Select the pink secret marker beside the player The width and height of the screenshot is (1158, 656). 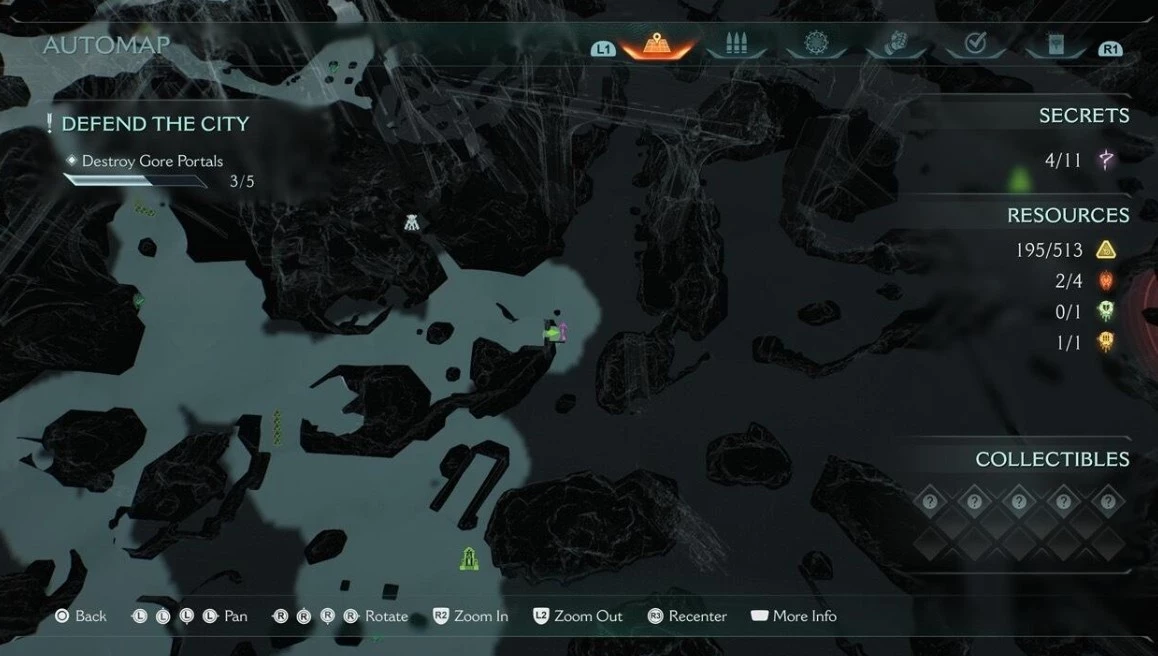click(563, 330)
